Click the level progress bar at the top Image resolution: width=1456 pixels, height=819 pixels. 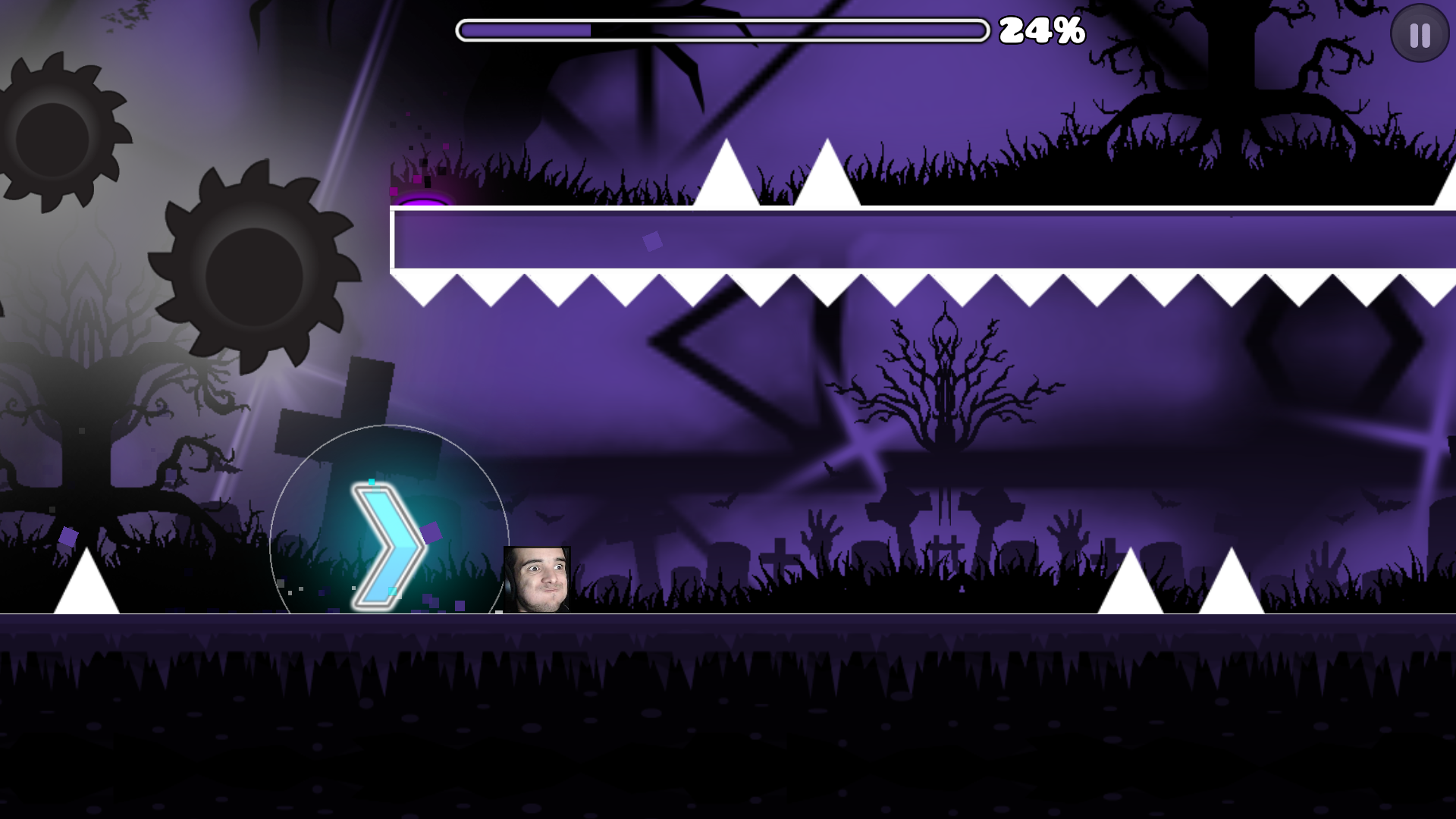tap(720, 29)
